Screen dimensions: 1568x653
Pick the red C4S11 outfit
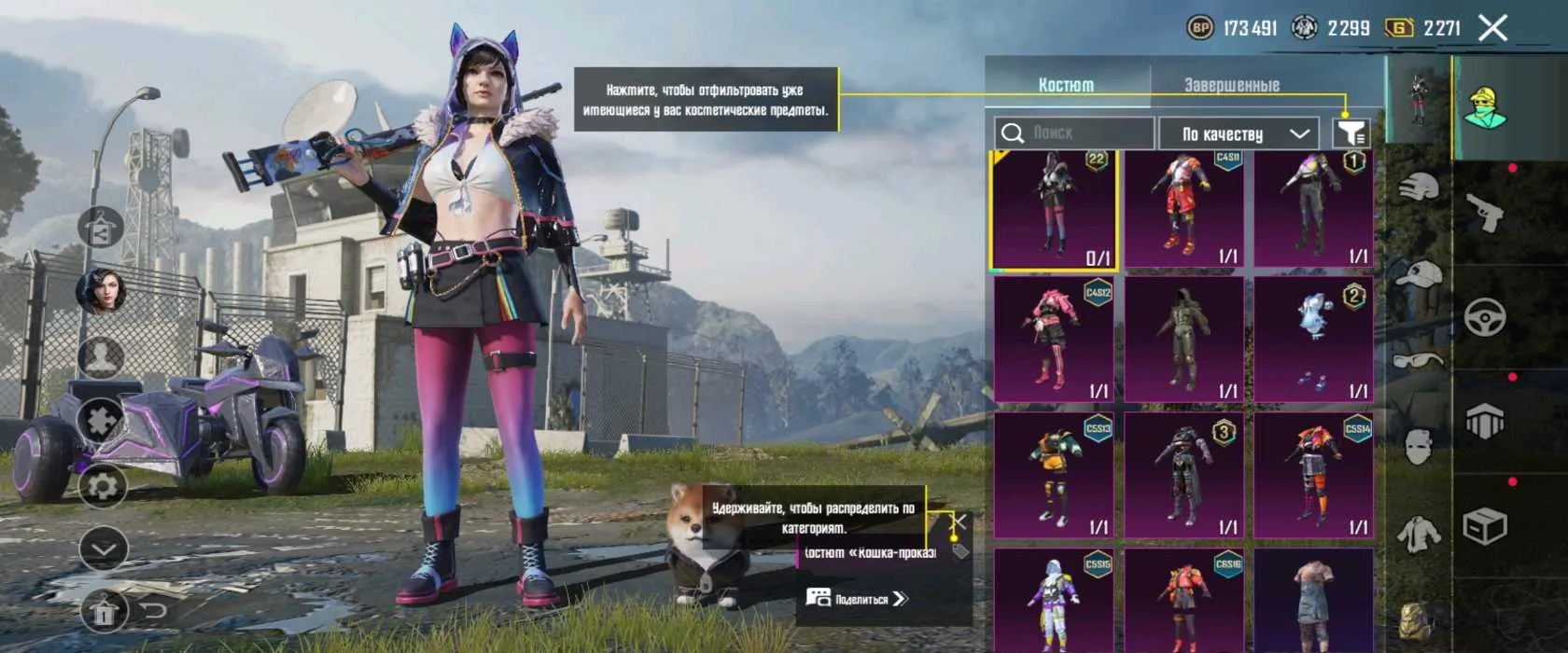tap(1184, 210)
